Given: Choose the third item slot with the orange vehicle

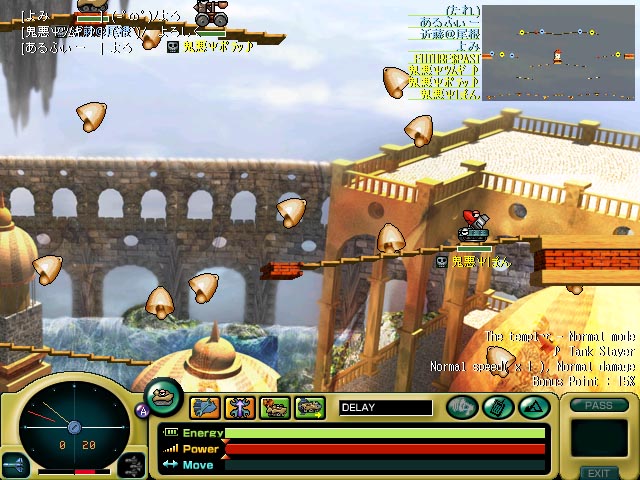Looking at the screenshot, I should [275, 407].
